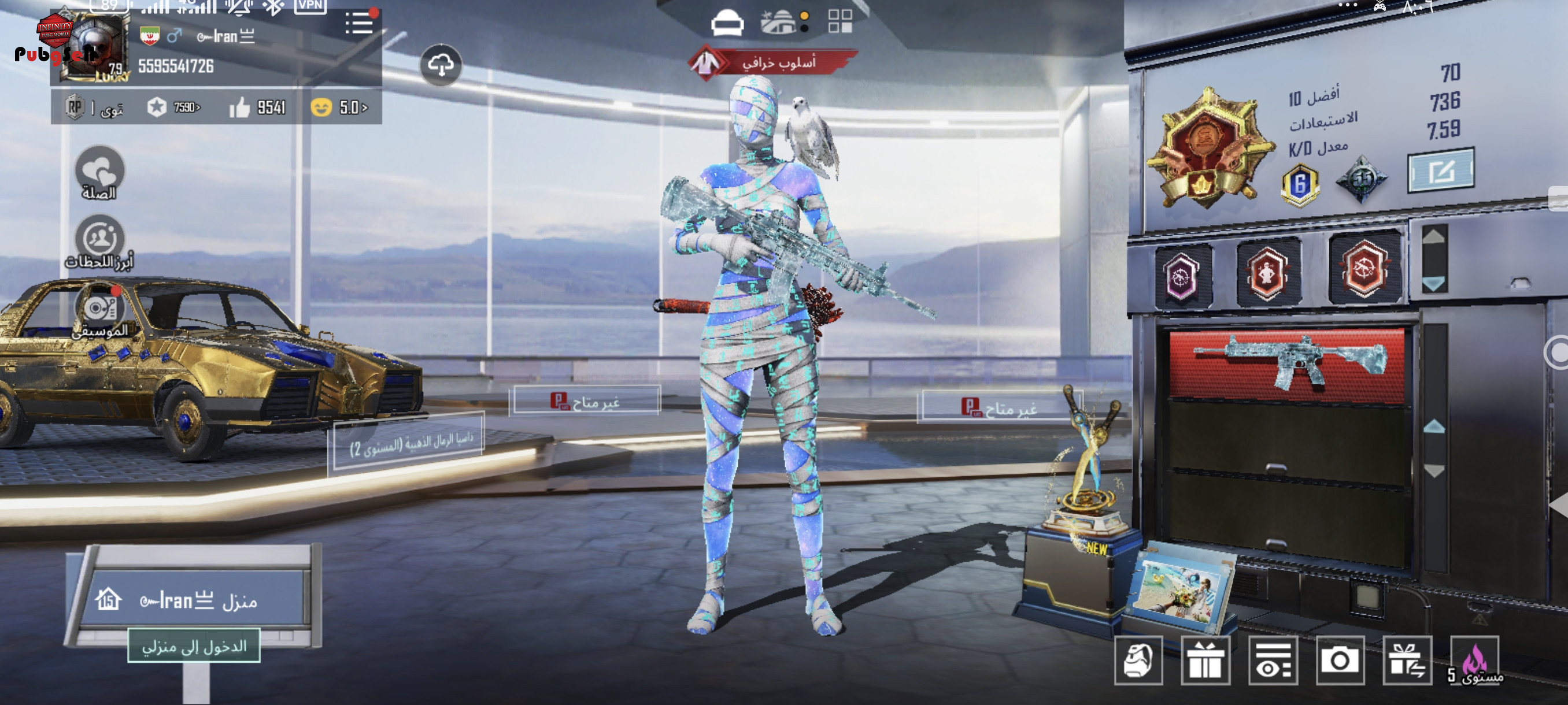Enter my home via الدخول إلى منزلي
The image size is (1568, 705).
click(194, 646)
